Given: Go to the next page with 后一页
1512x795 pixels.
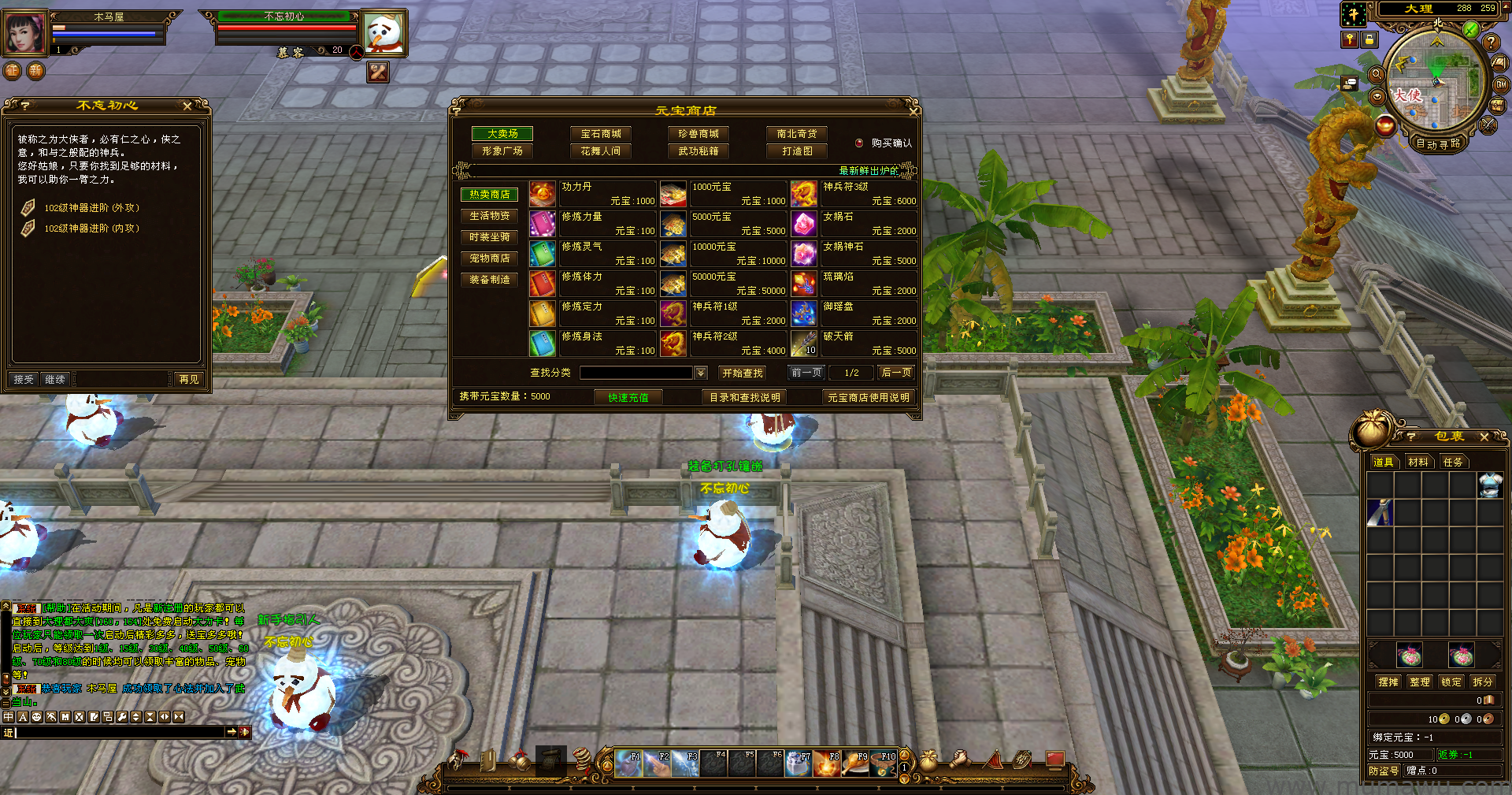Looking at the screenshot, I should coord(896,373).
